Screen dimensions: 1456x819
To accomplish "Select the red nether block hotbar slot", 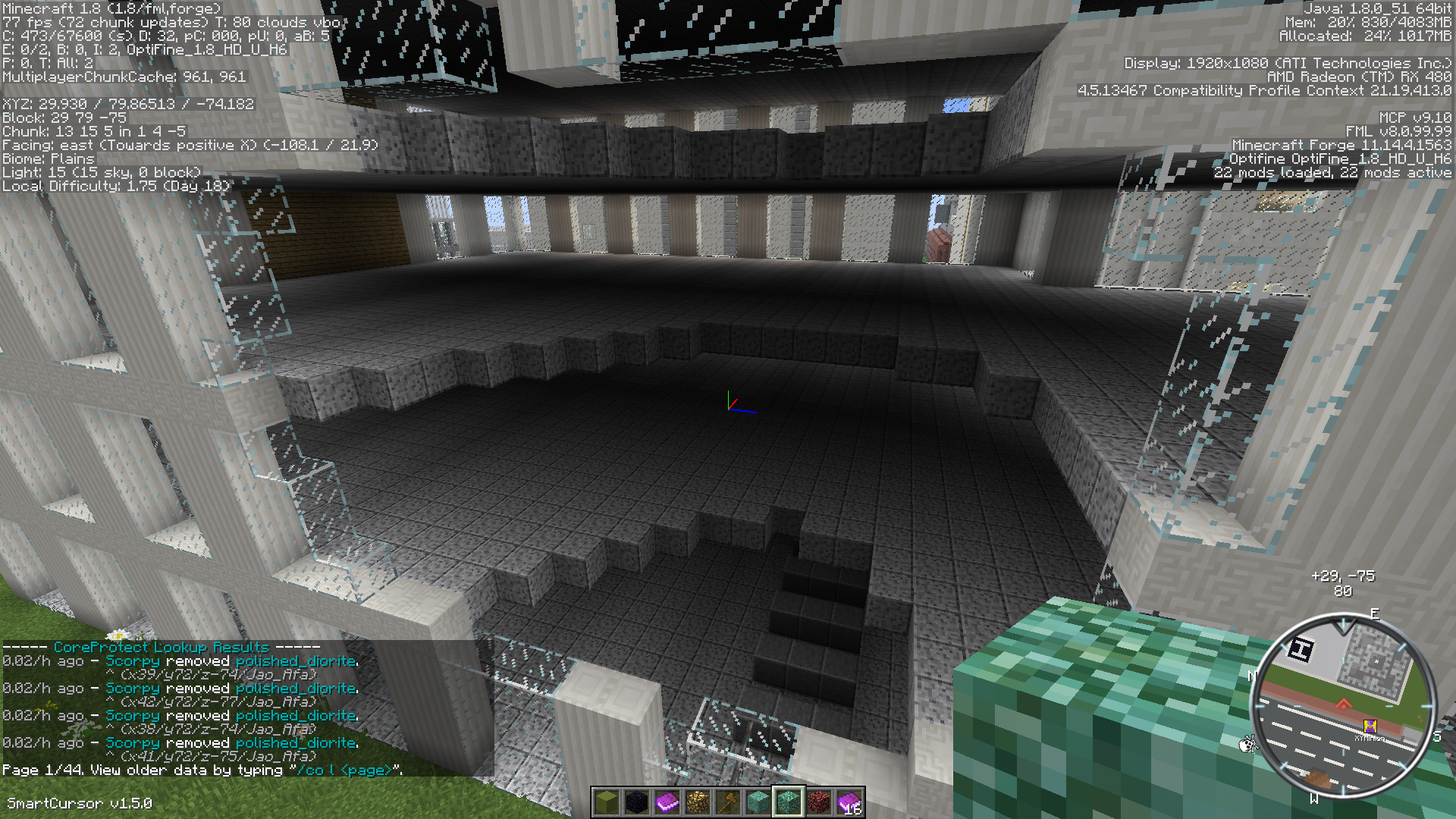I will click(819, 802).
